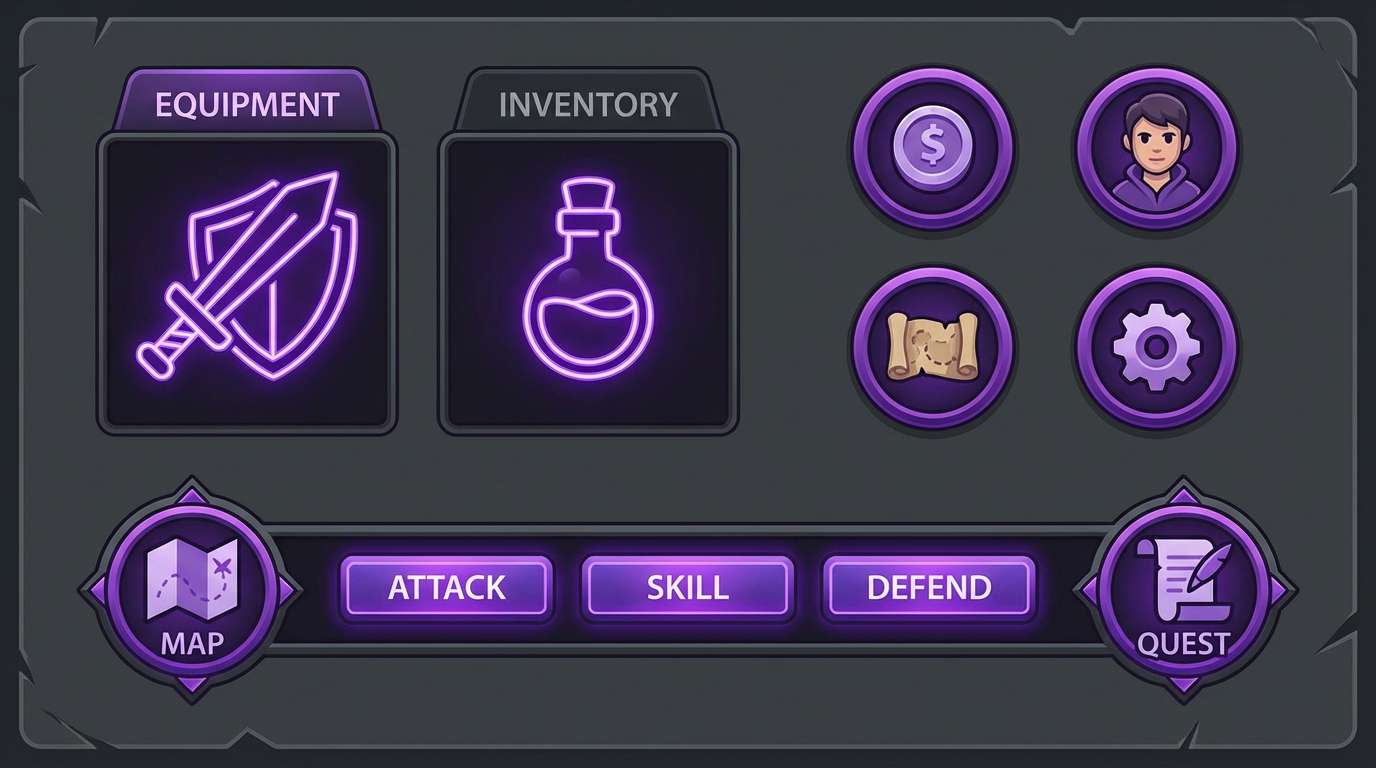Select the treasure map scroll icon
Viewport: 1376px width, 768px height.
coord(934,345)
